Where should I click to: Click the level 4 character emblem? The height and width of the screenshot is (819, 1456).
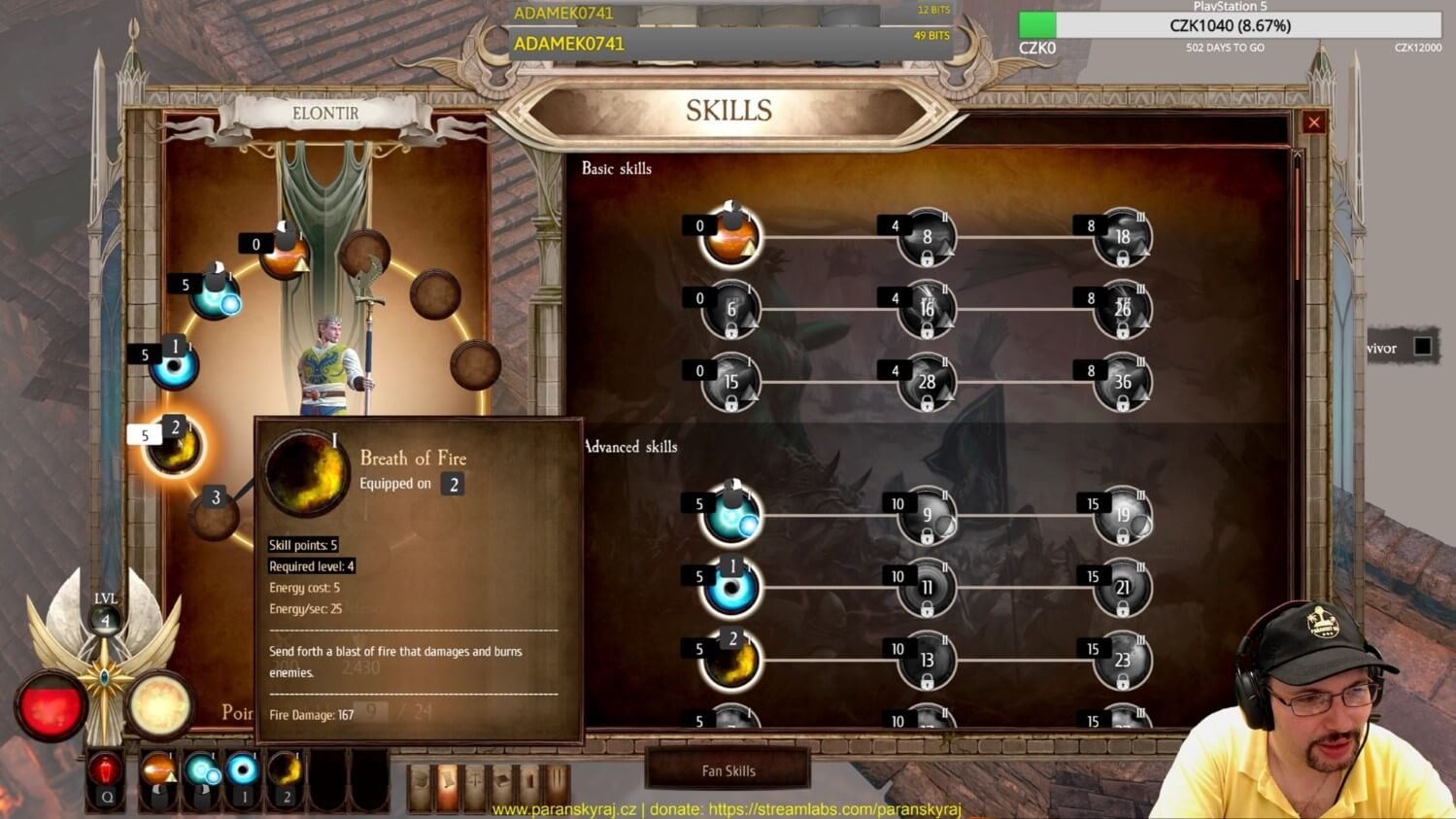tap(105, 620)
